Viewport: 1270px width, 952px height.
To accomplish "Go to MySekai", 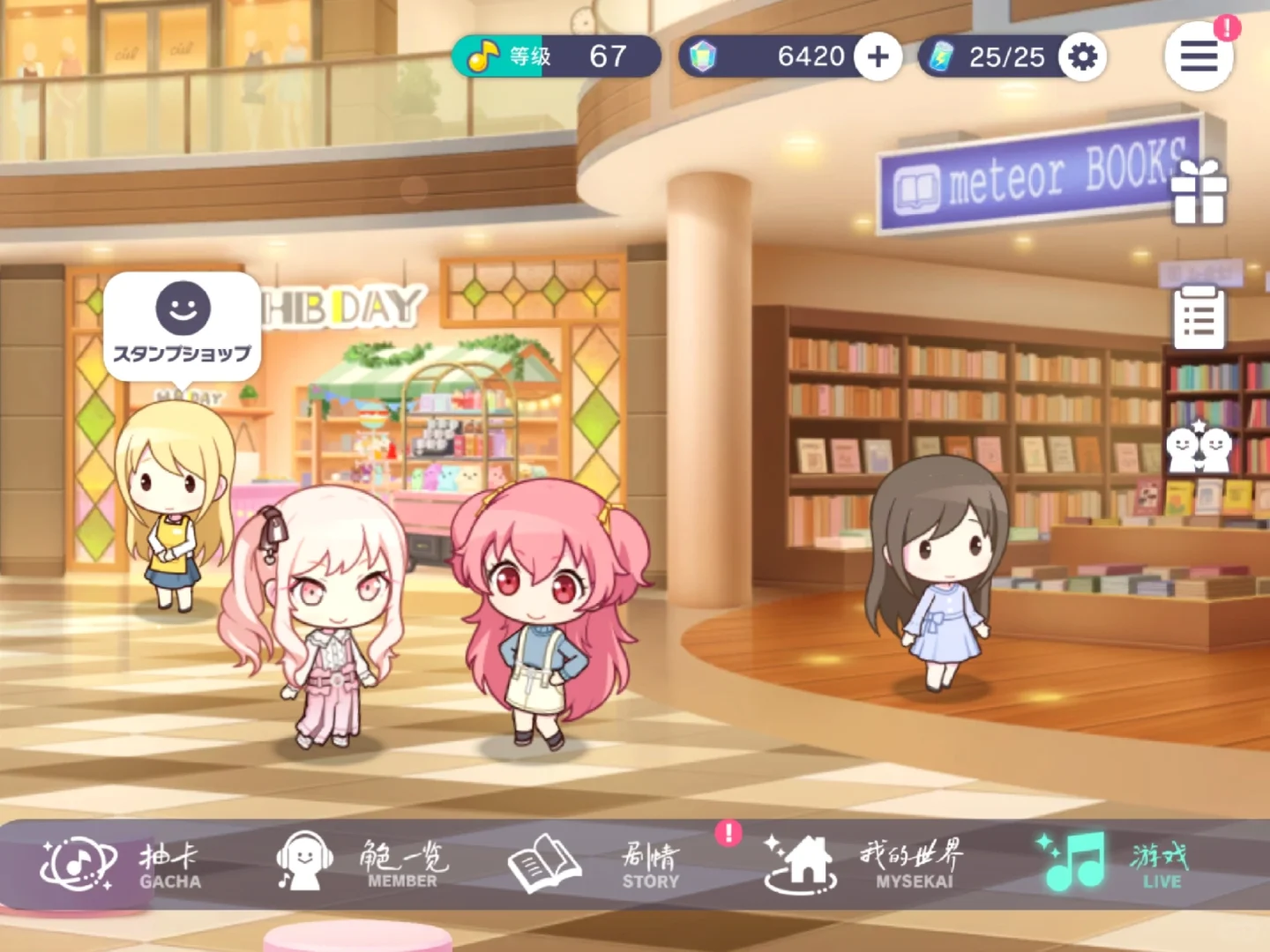I will tap(864, 864).
